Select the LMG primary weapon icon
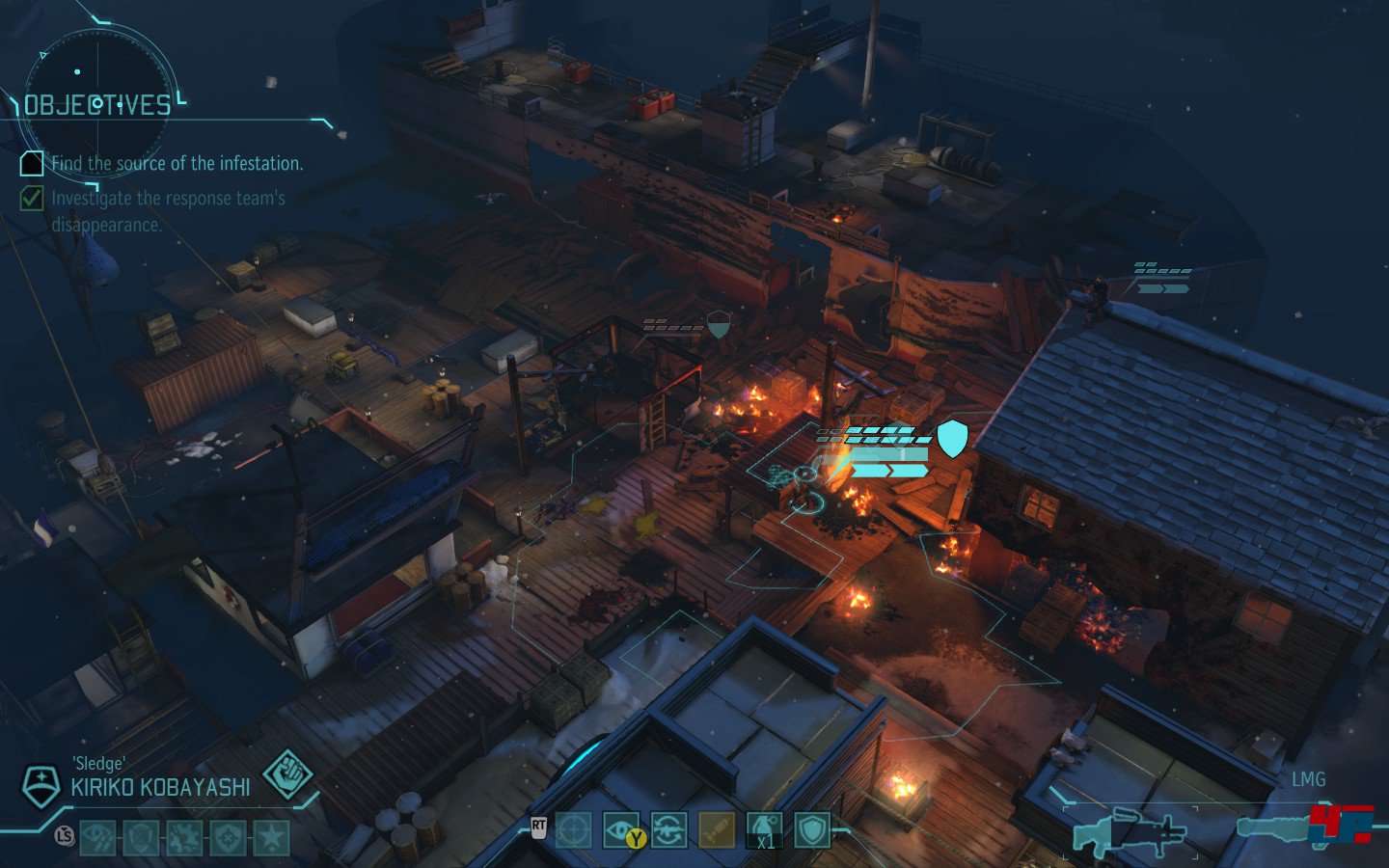 pyautogui.click(x=1129, y=831)
